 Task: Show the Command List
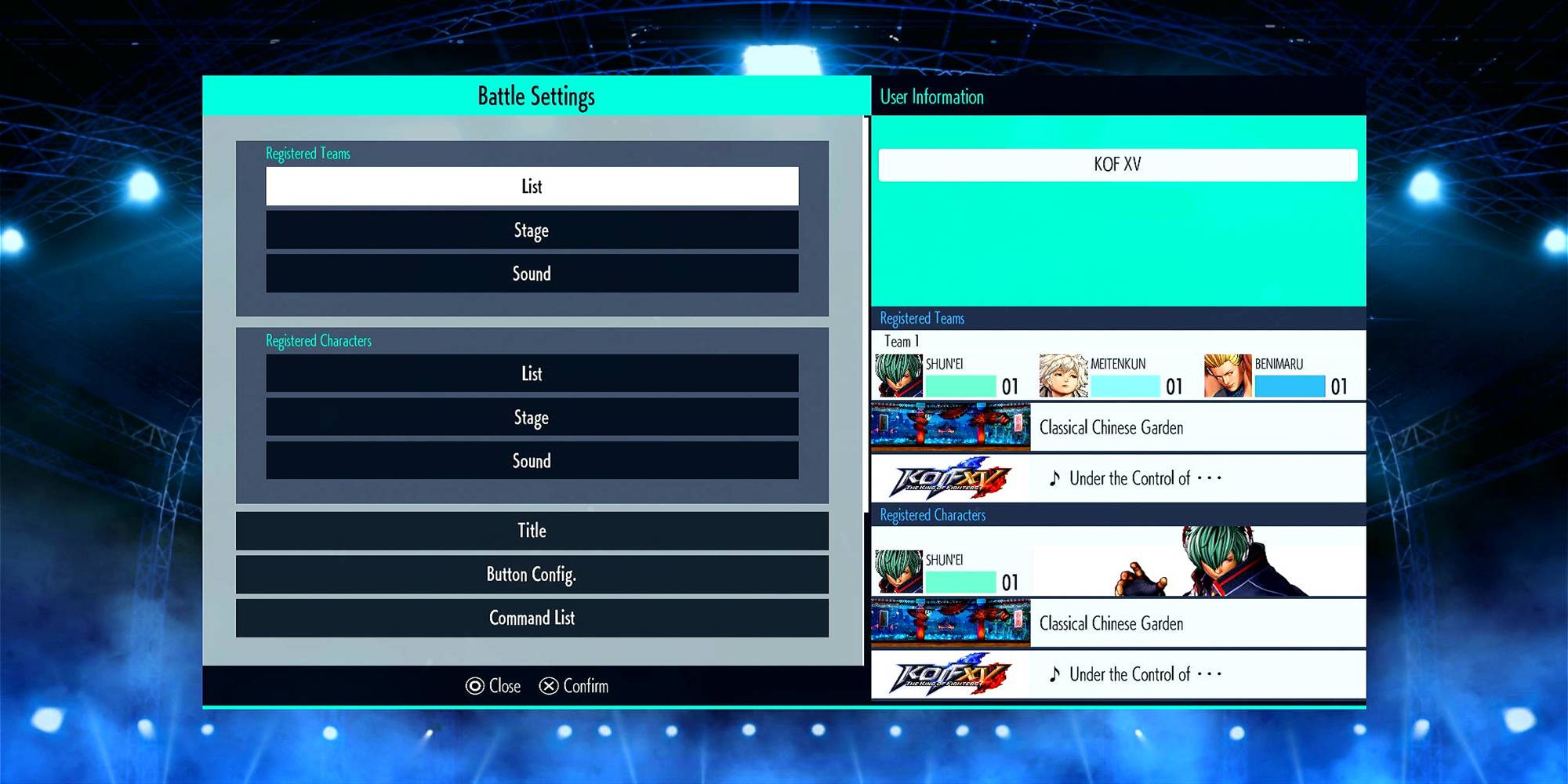[x=532, y=619]
